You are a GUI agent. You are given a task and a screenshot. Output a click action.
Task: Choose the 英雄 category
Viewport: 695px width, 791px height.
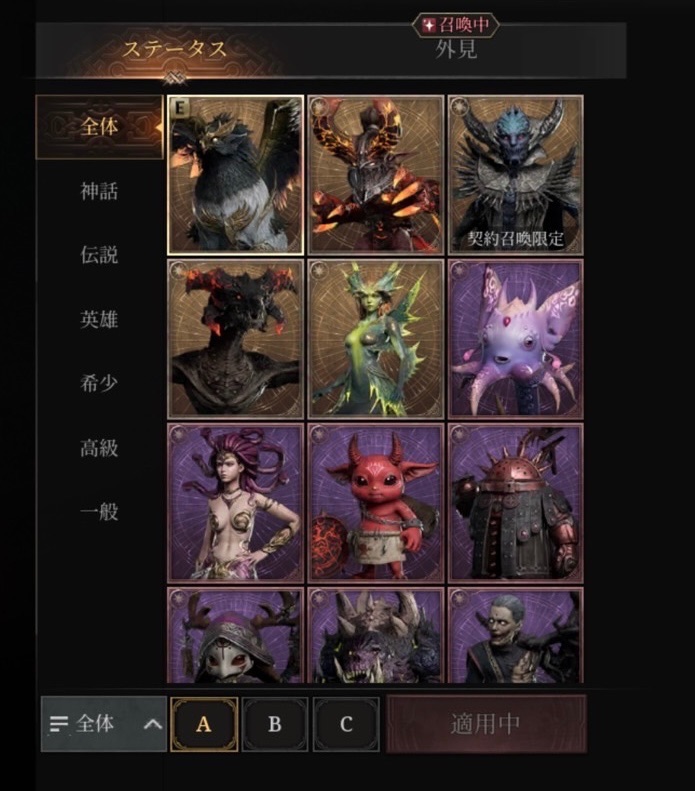coord(99,320)
